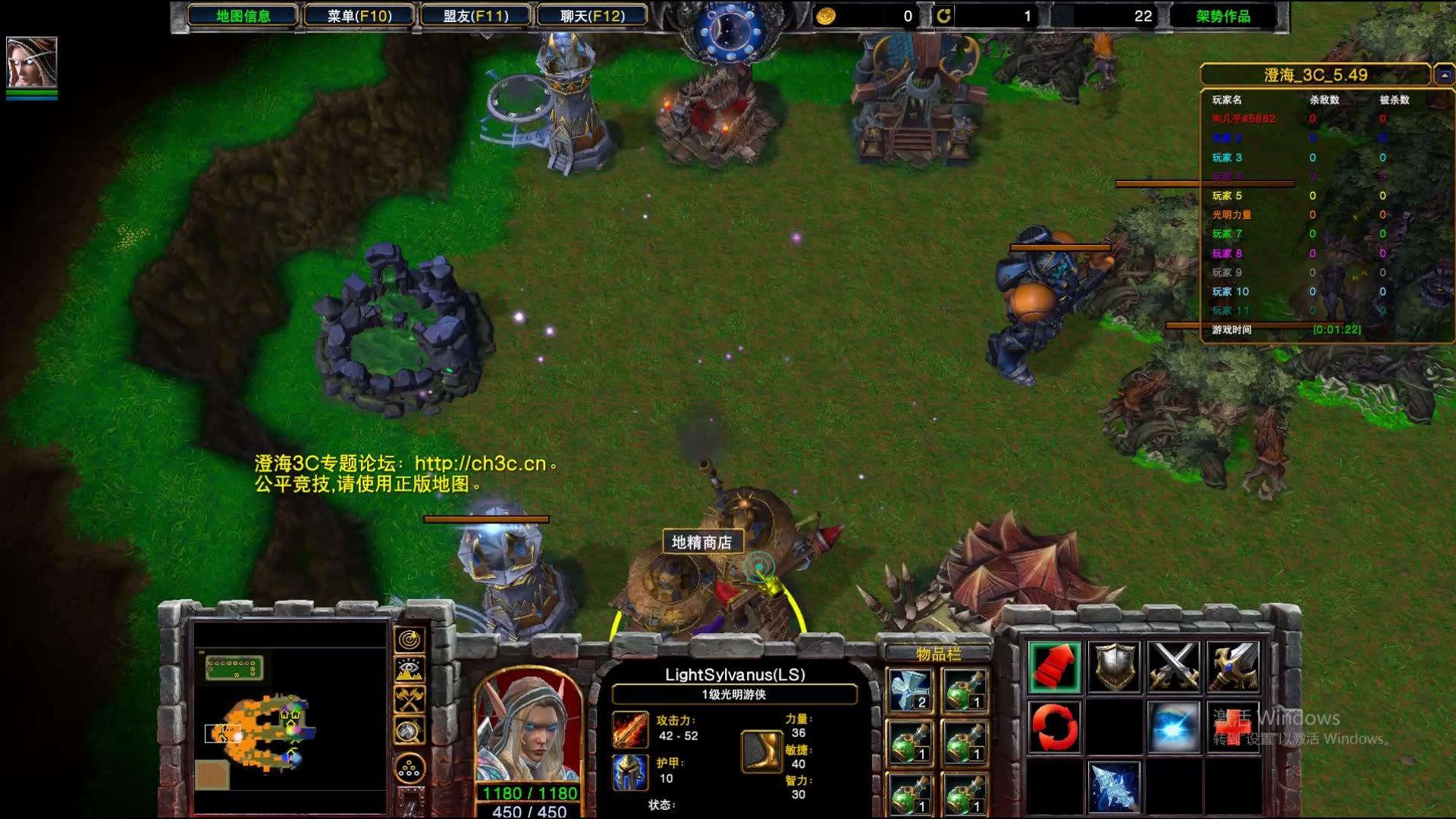Use the silver cross item with 2 charges

(x=911, y=691)
